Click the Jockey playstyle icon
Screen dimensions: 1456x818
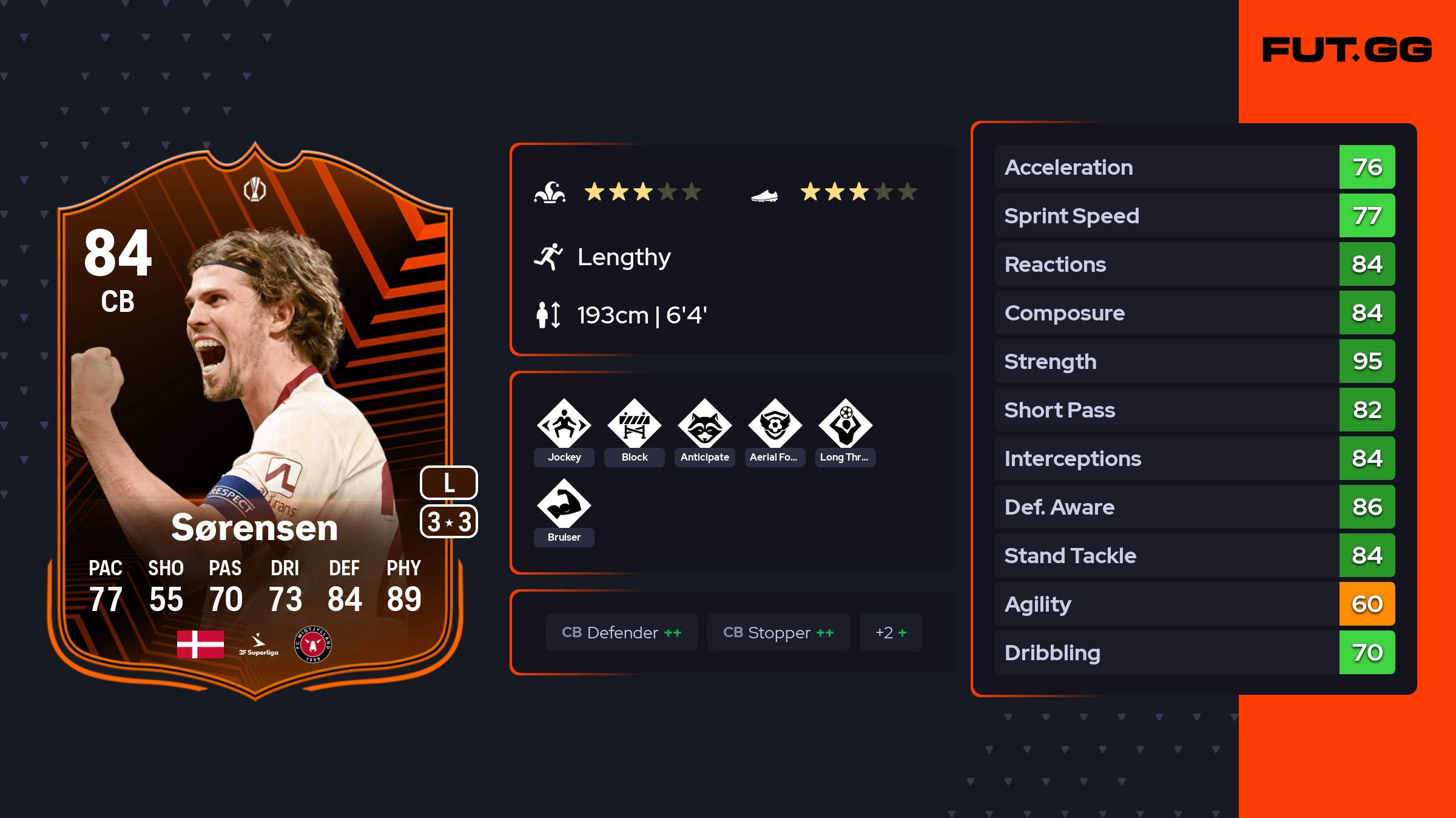tap(564, 425)
